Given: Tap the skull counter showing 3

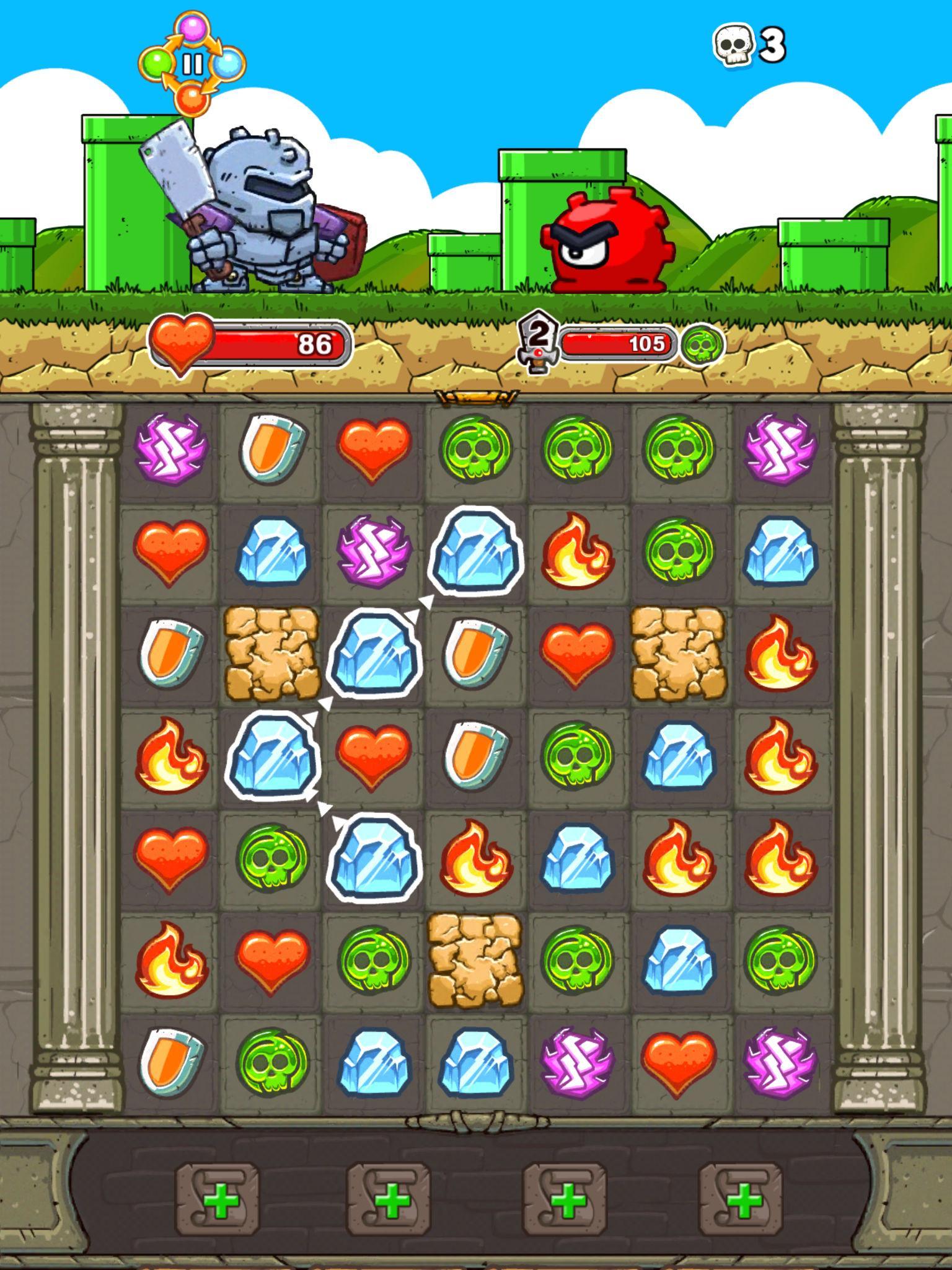Looking at the screenshot, I should point(747,43).
